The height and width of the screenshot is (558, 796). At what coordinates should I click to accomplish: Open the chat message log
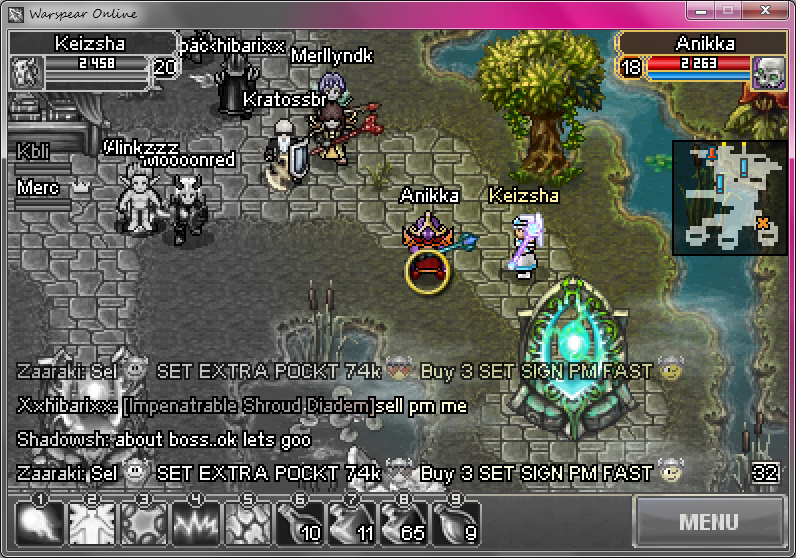pos(765,473)
